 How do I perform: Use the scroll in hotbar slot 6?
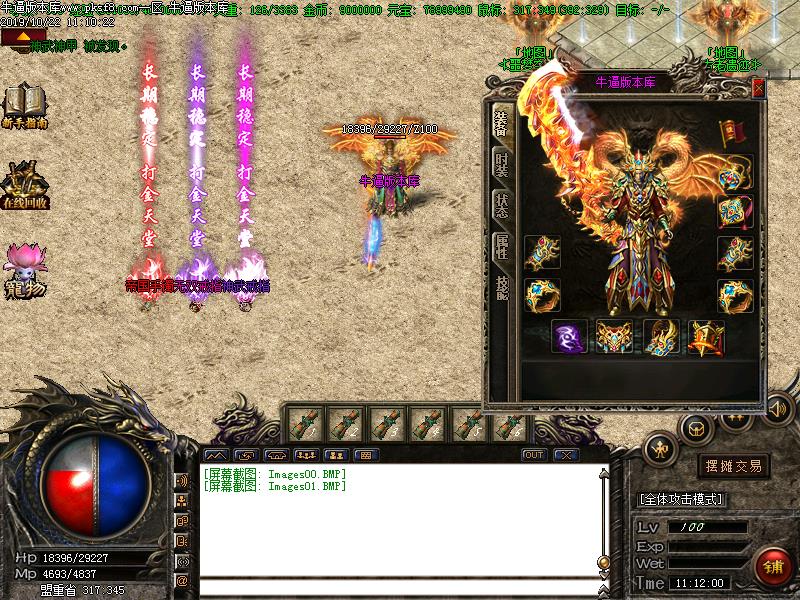[x=511, y=423]
